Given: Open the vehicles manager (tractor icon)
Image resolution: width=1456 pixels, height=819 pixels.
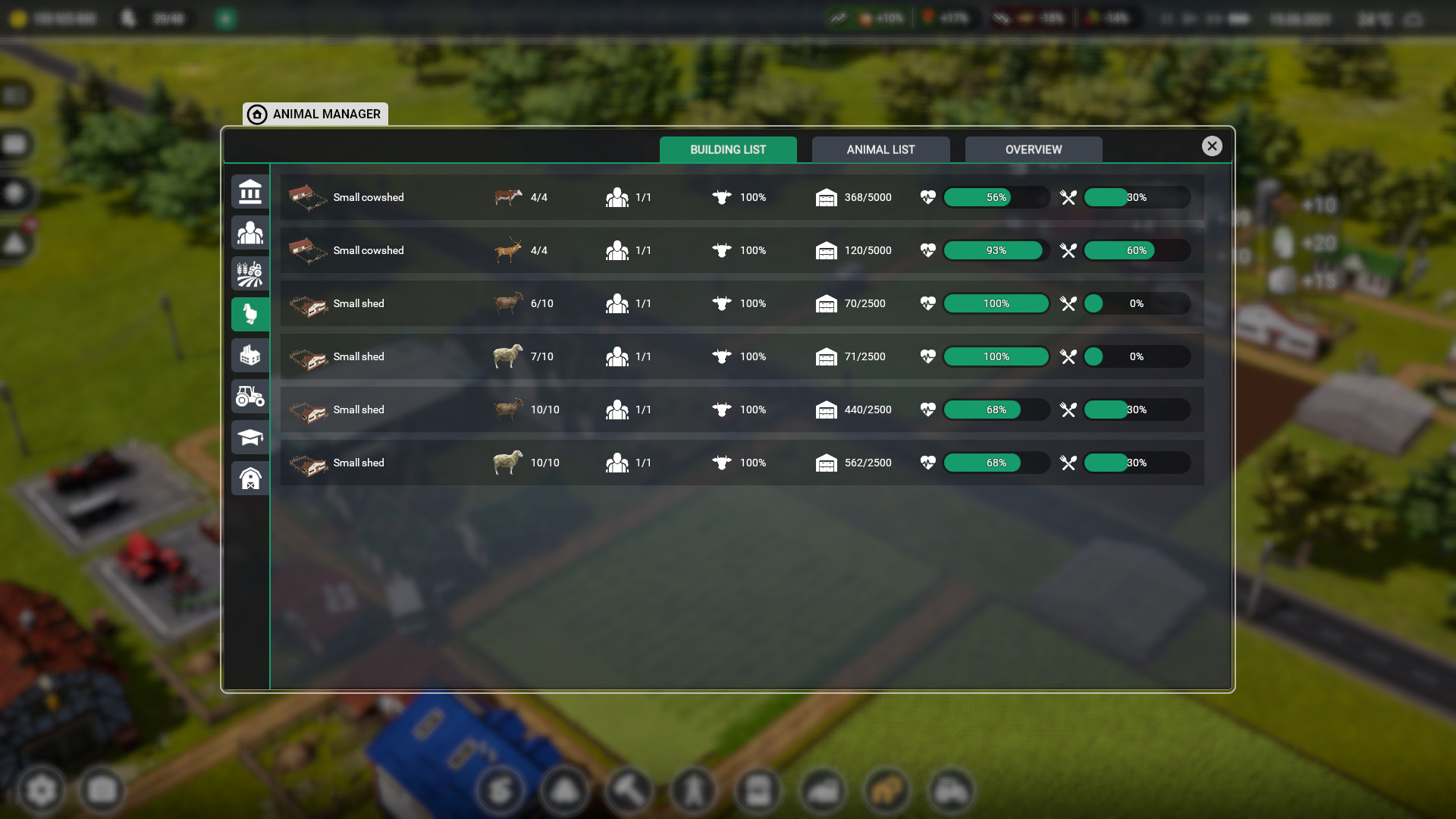Looking at the screenshot, I should [x=250, y=396].
